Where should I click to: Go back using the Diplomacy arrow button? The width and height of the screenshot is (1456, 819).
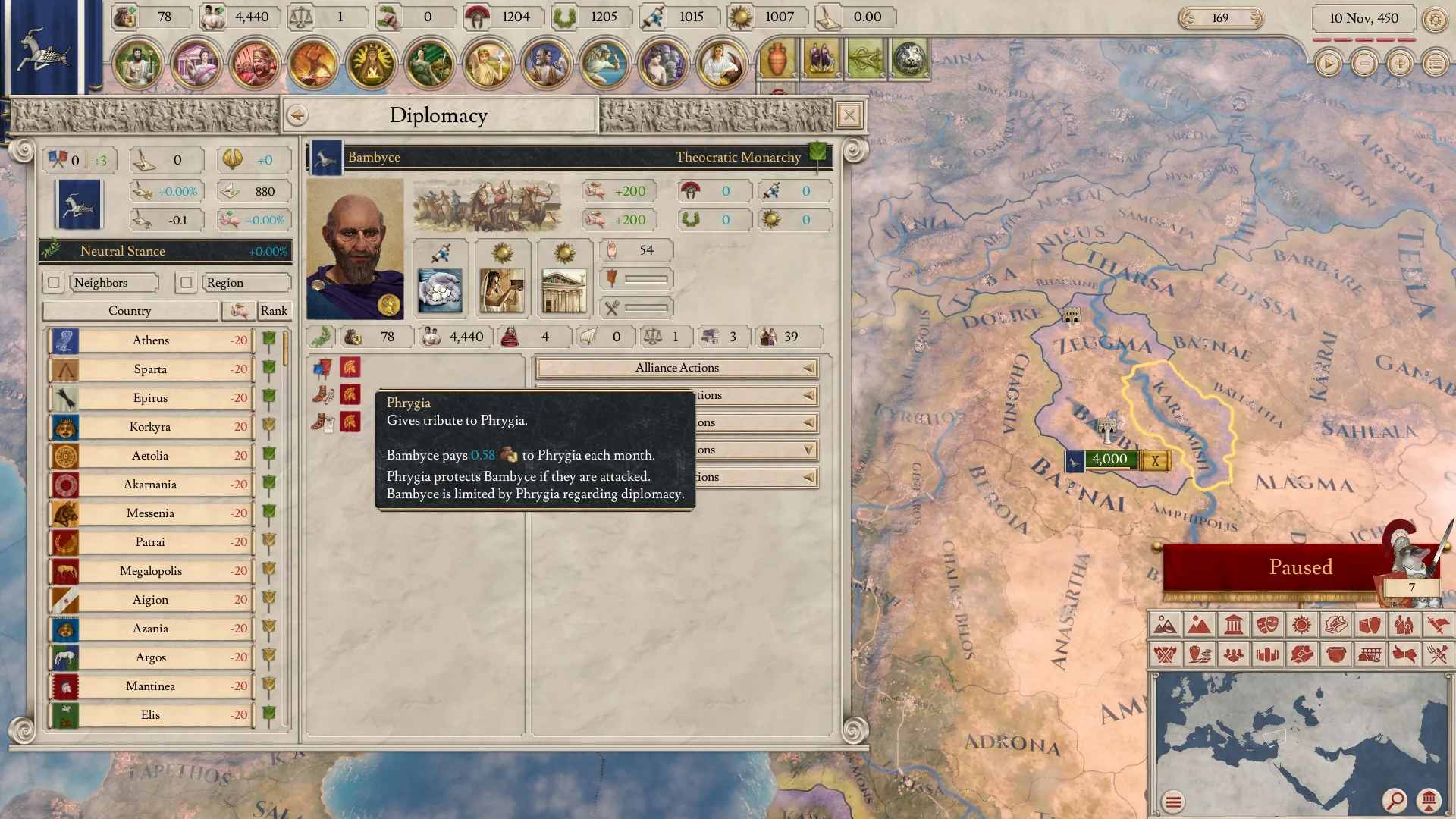coord(297,115)
